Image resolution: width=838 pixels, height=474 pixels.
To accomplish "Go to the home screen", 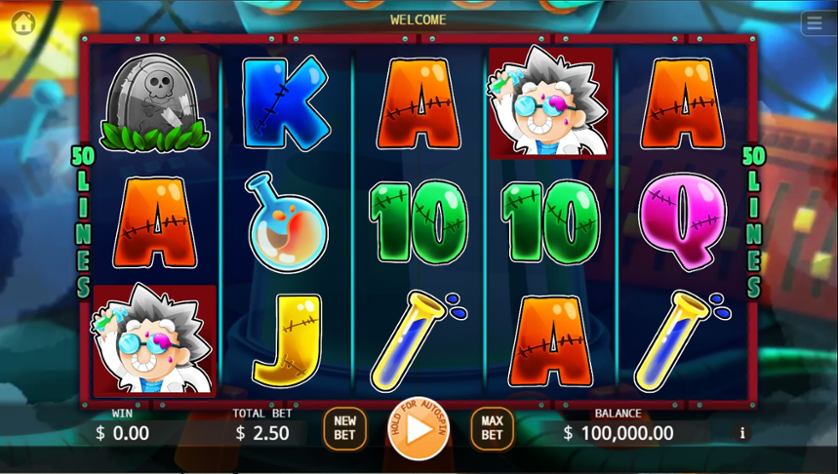I will point(23,23).
